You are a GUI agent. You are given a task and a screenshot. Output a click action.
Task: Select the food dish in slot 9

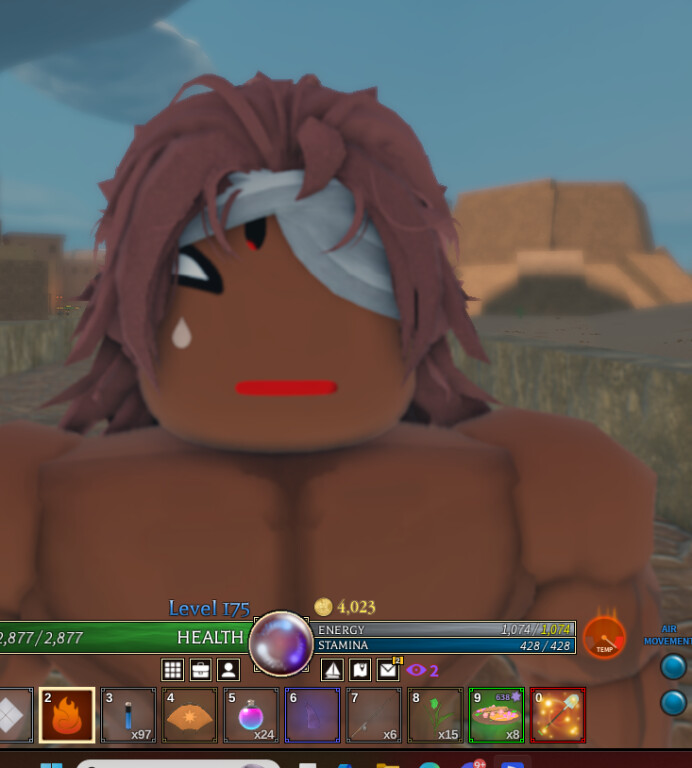coord(496,715)
